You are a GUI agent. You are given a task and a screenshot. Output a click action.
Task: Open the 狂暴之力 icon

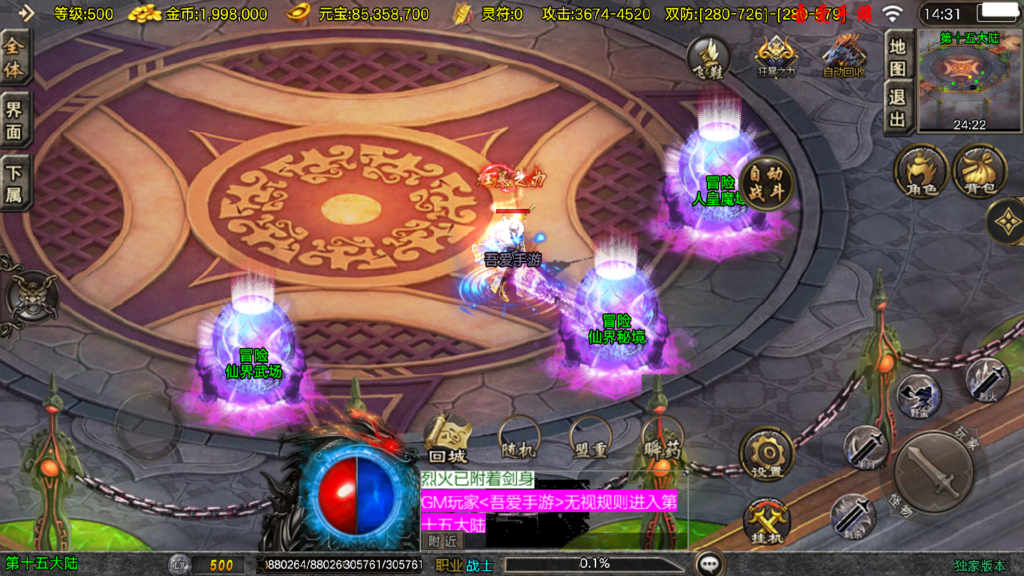click(x=776, y=58)
